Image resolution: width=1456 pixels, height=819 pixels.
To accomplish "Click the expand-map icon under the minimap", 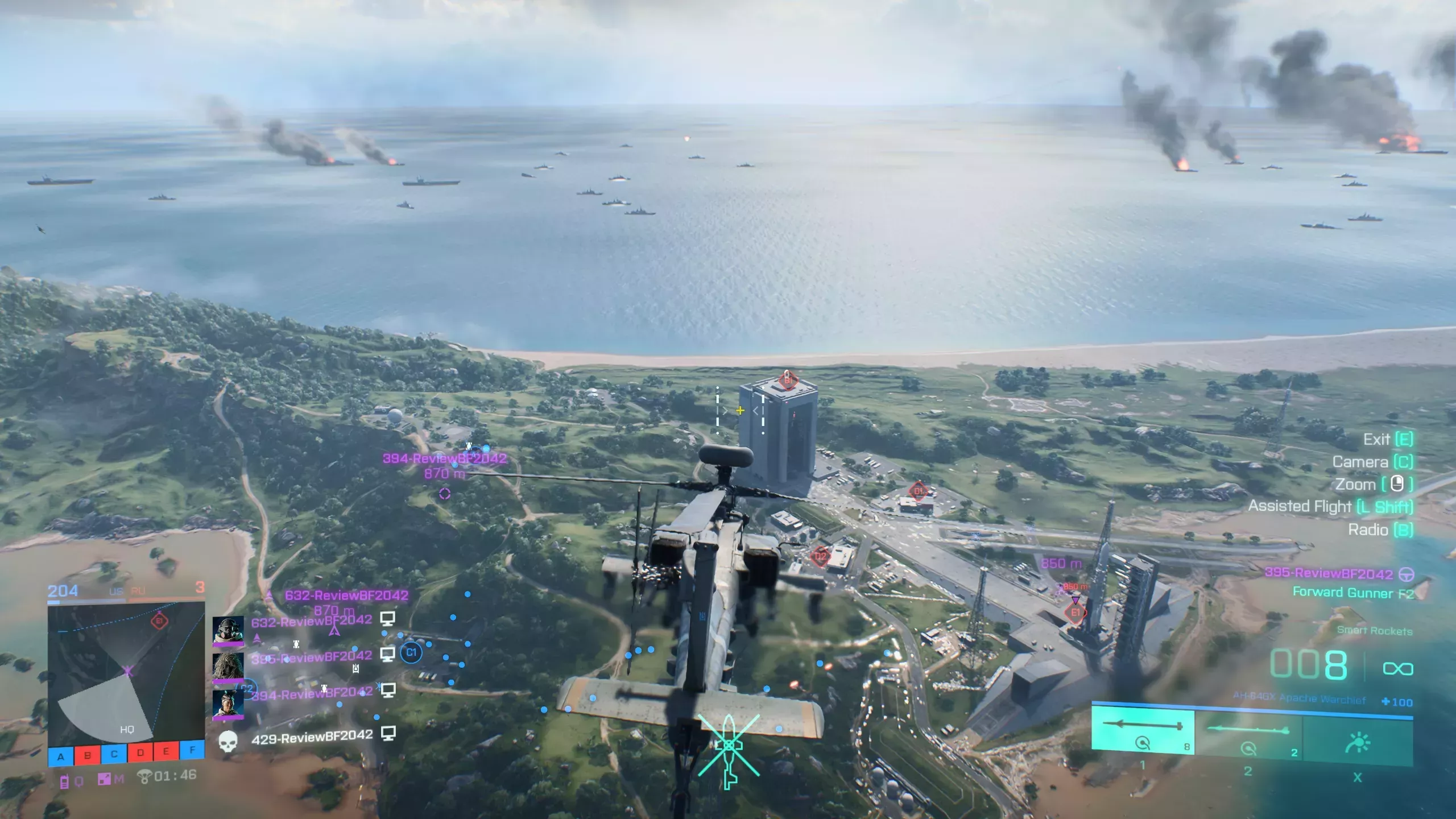I will (104, 778).
